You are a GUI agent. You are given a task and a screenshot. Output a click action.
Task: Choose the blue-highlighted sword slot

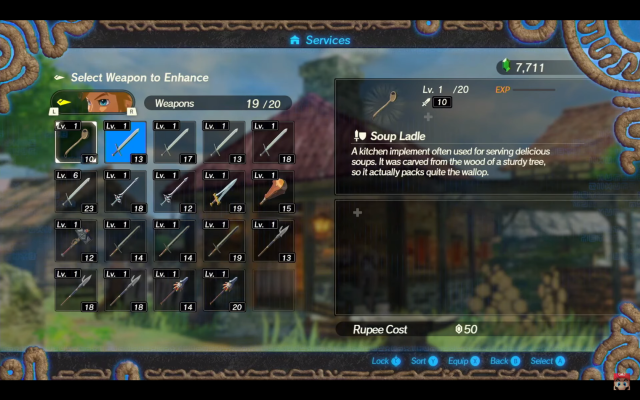coord(125,142)
